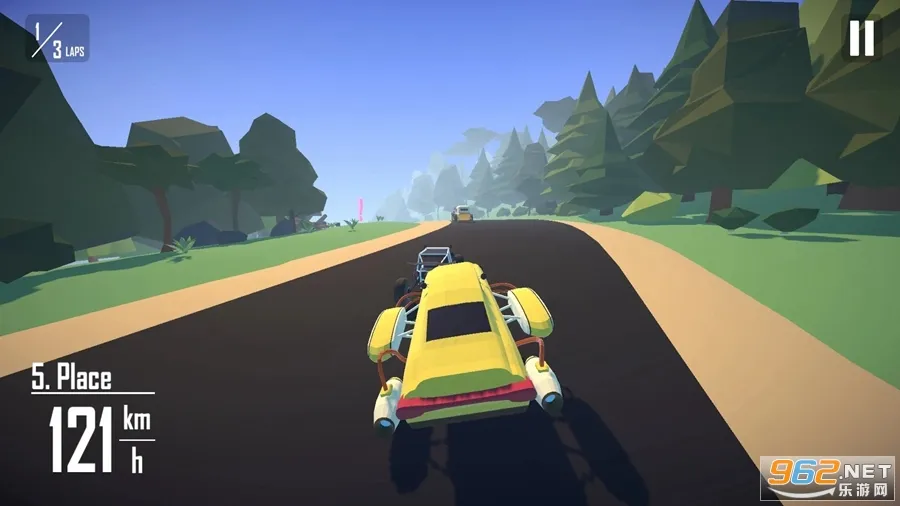Pause the race
Screen dimensions: 900x506
861,38
